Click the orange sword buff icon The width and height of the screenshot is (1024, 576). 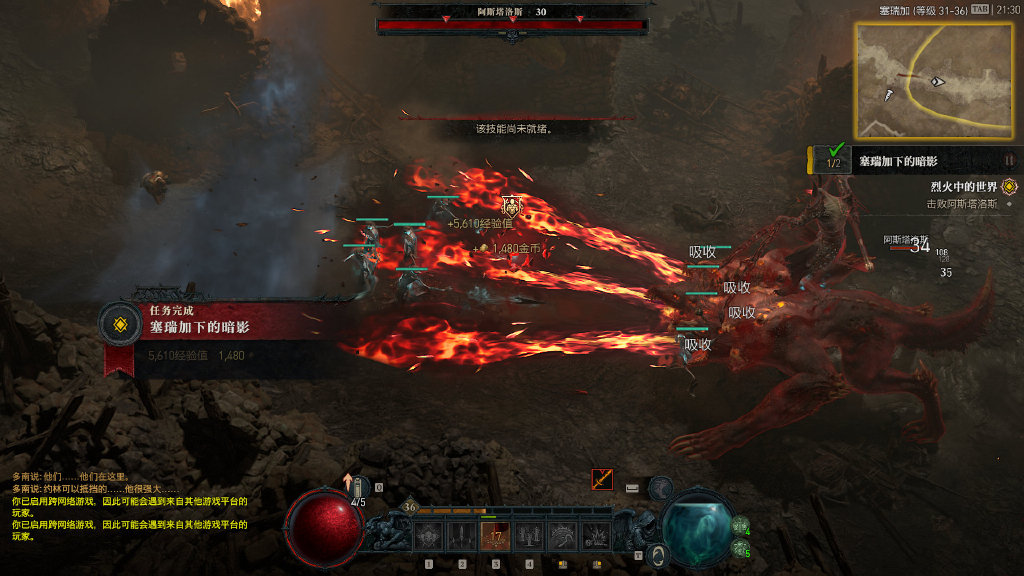[602, 479]
